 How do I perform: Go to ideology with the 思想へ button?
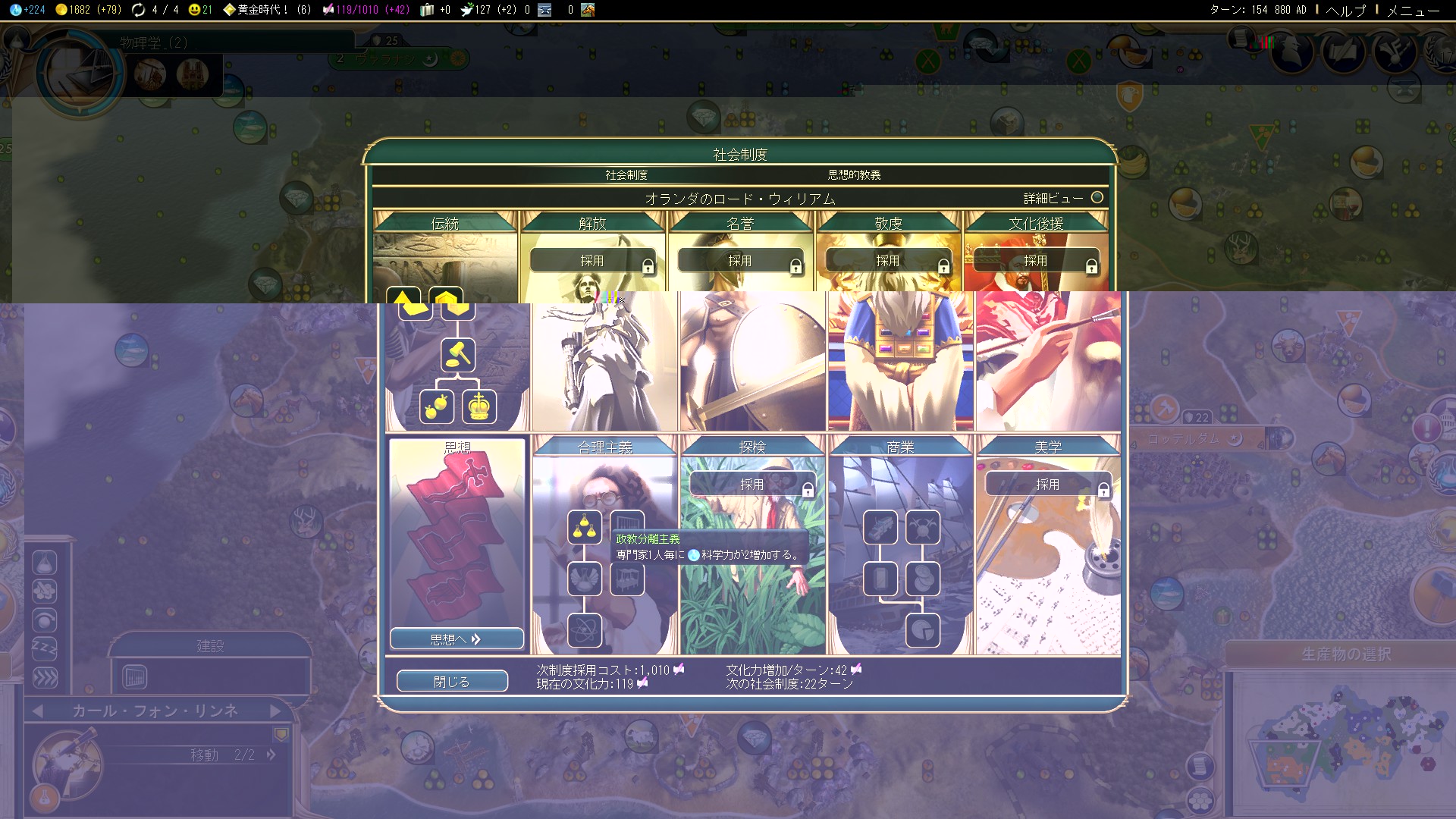(457, 639)
